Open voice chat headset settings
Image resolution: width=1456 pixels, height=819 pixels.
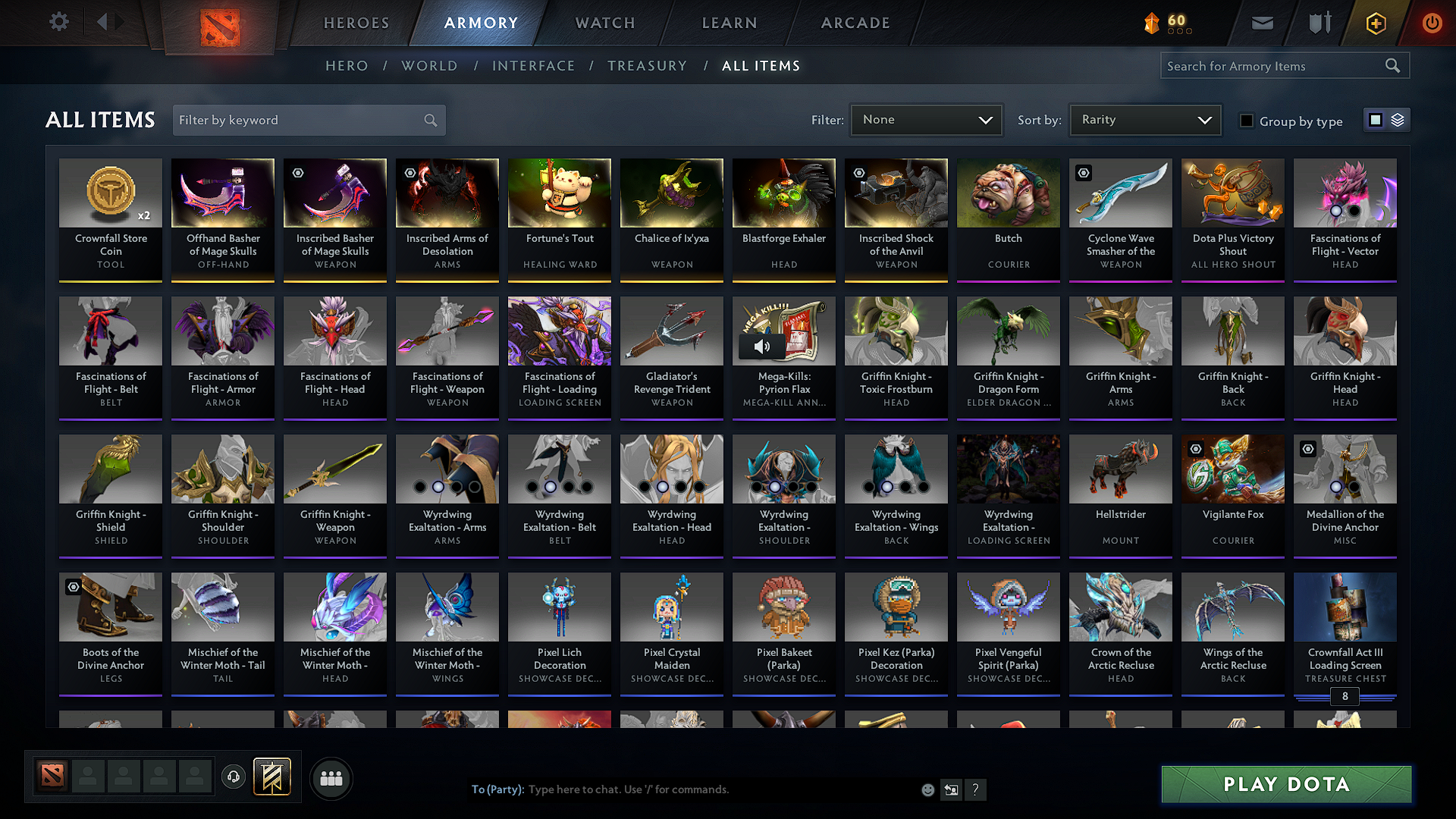(233, 777)
